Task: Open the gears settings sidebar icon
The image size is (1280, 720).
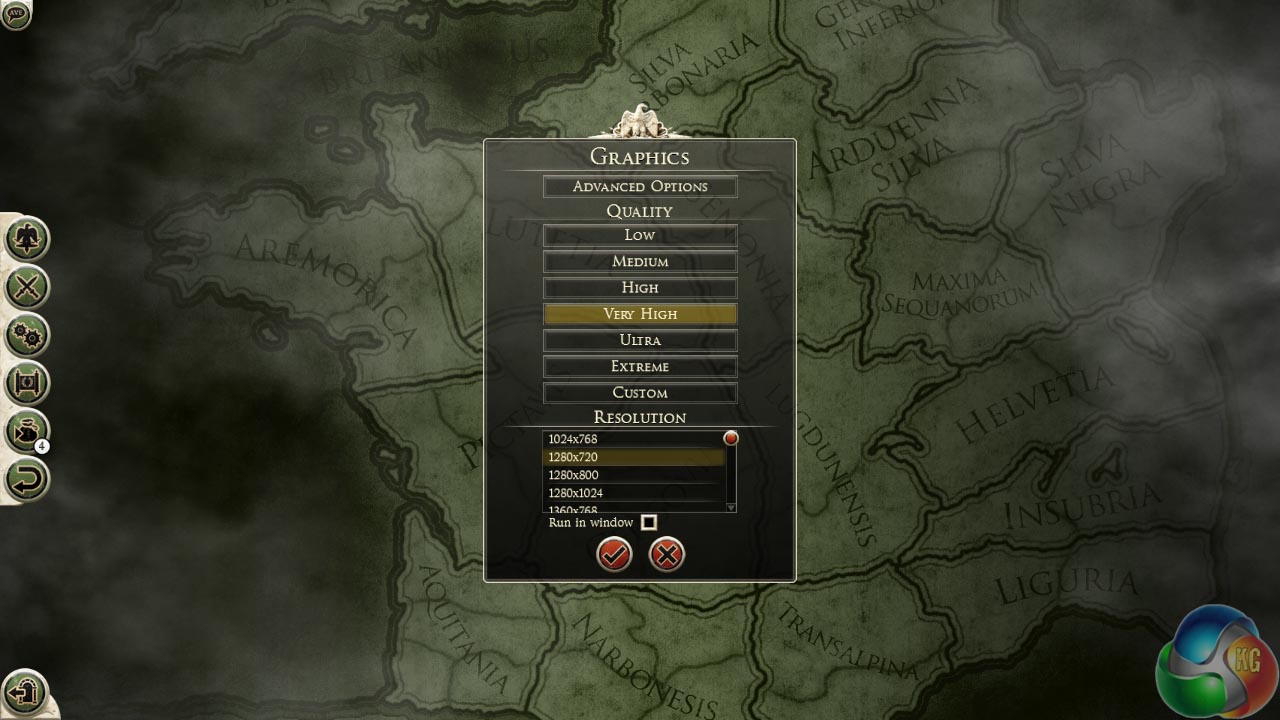Action: coord(27,335)
